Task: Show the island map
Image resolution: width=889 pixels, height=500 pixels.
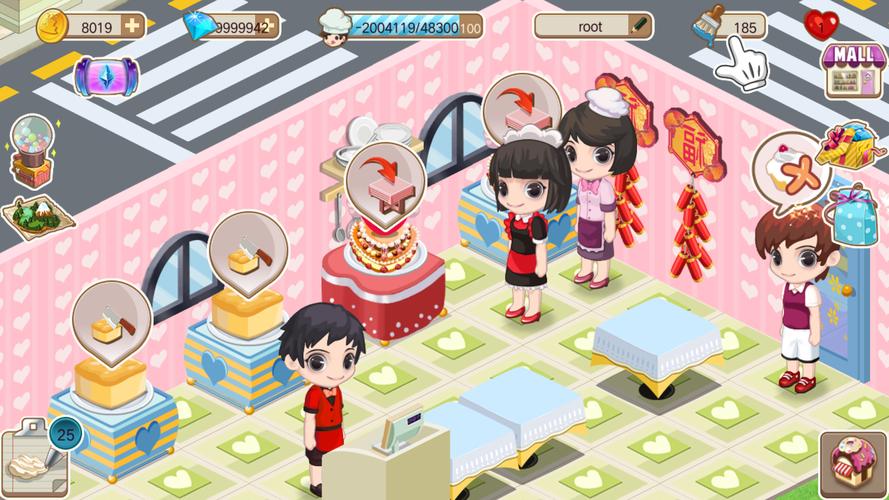Action: point(38,217)
